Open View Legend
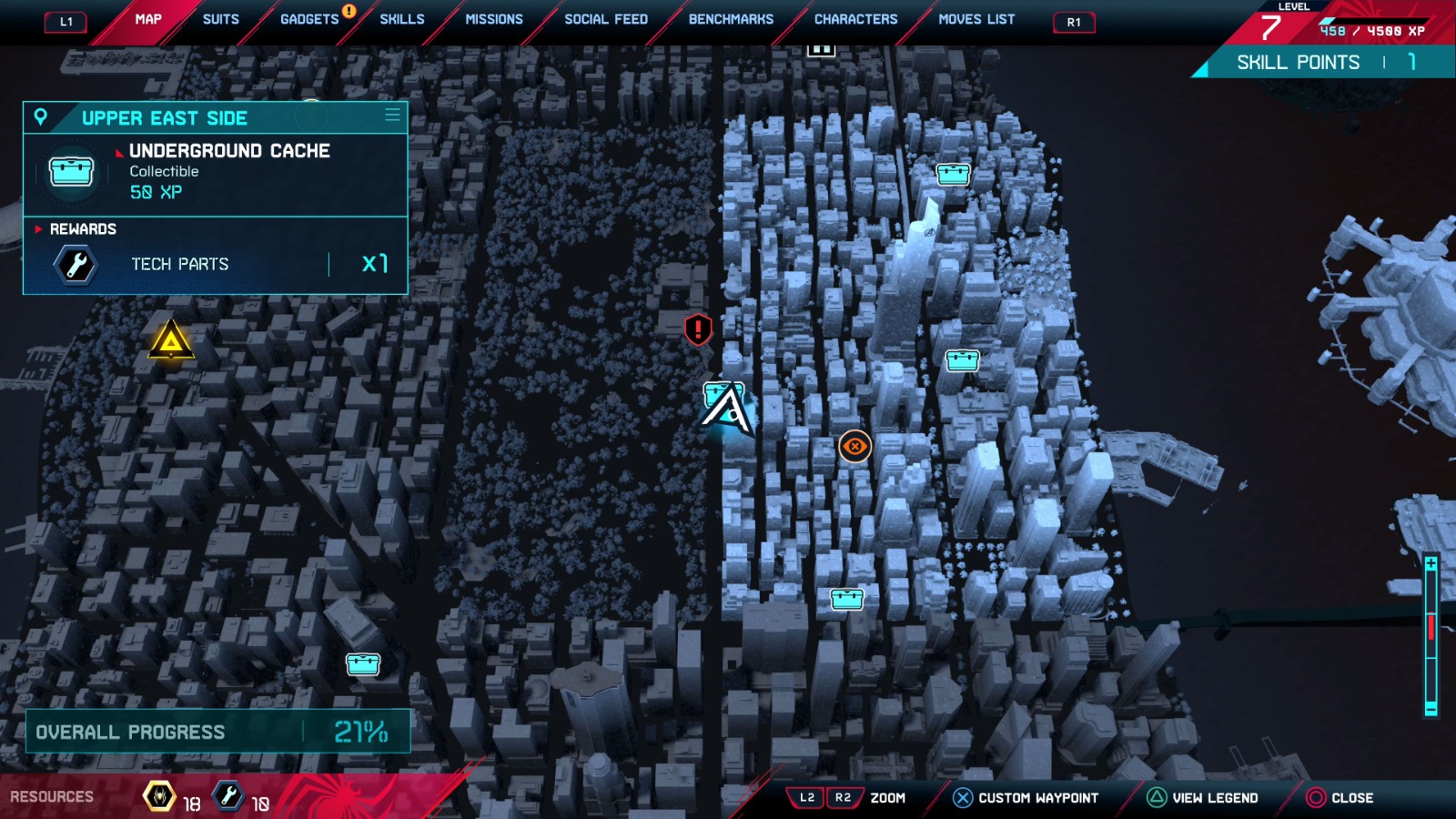 click(x=1203, y=798)
